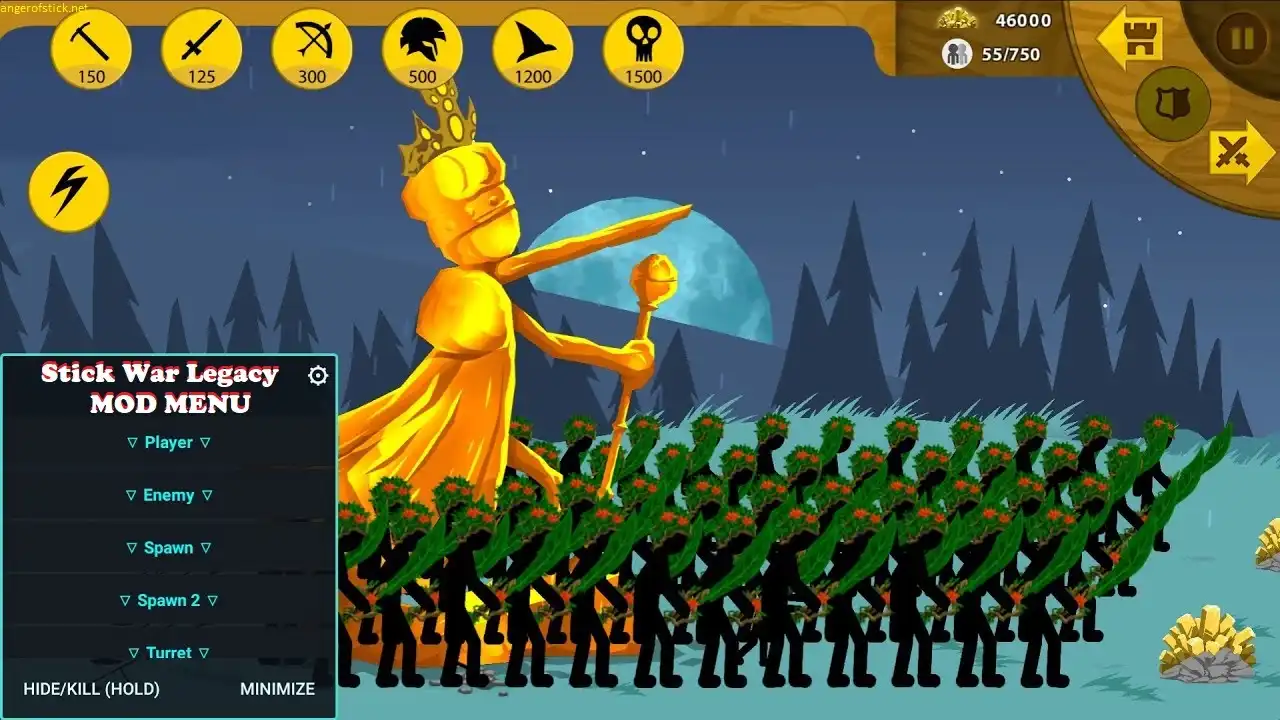Open the mod menu settings gear
The height and width of the screenshot is (720, 1280).
pyautogui.click(x=317, y=375)
